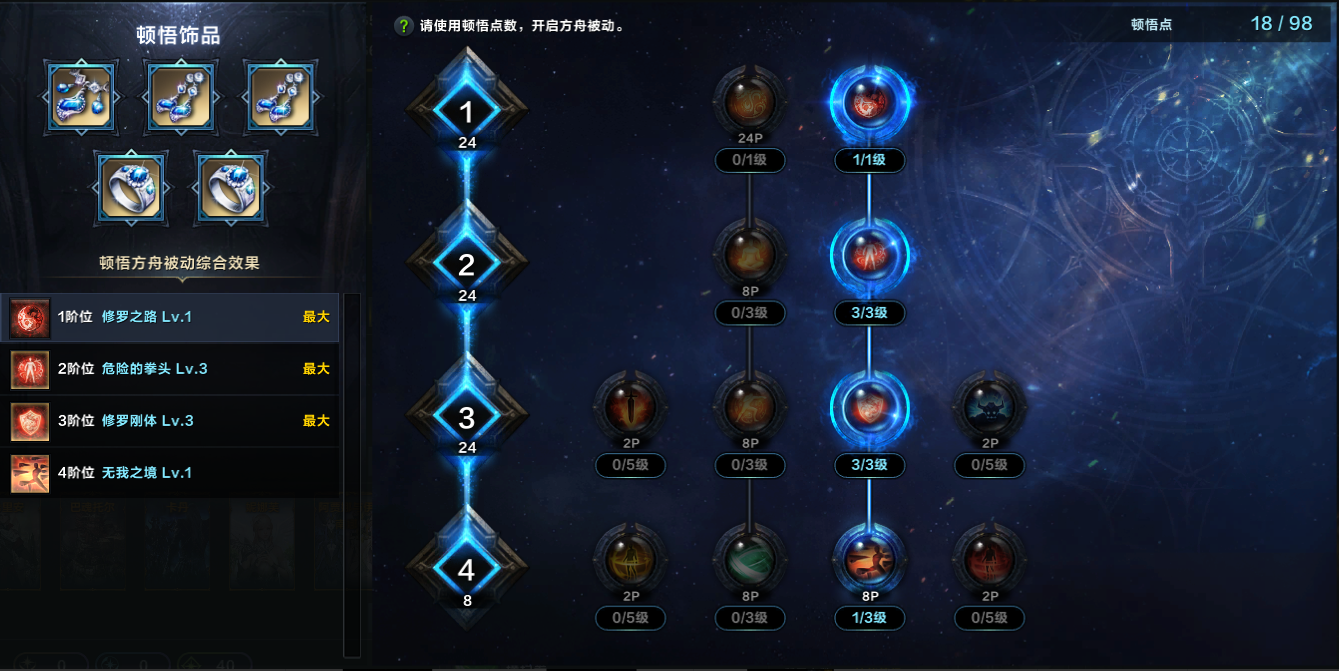Choose the glowing tier 2 node at 3/3级

869,255
